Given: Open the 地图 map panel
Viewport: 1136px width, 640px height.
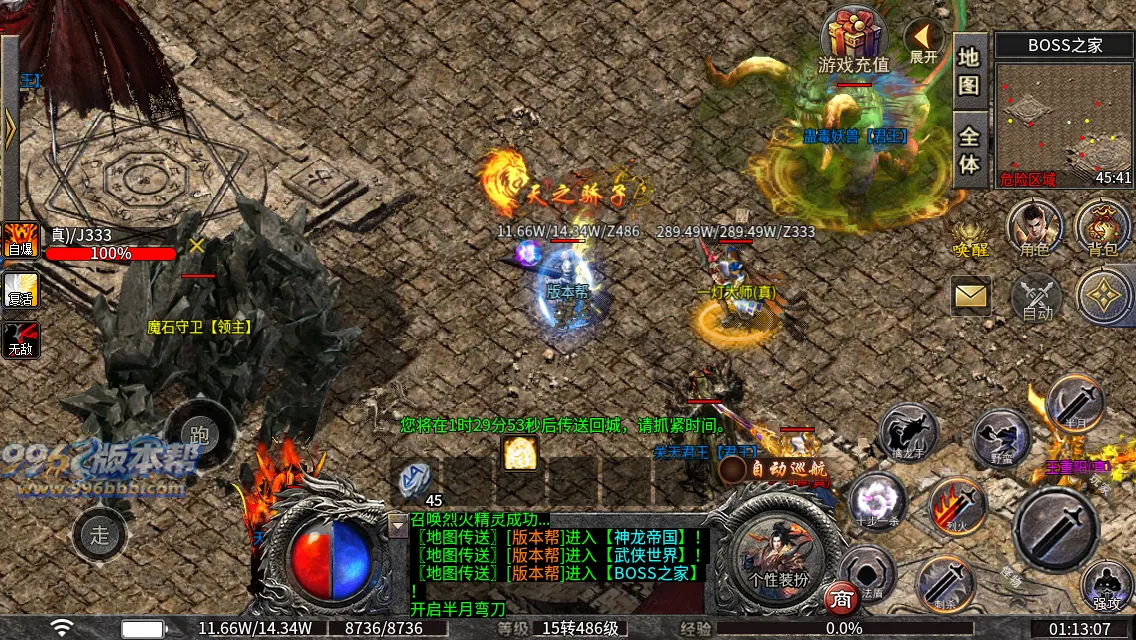Looking at the screenshot, I should click(x=968, y=70).
